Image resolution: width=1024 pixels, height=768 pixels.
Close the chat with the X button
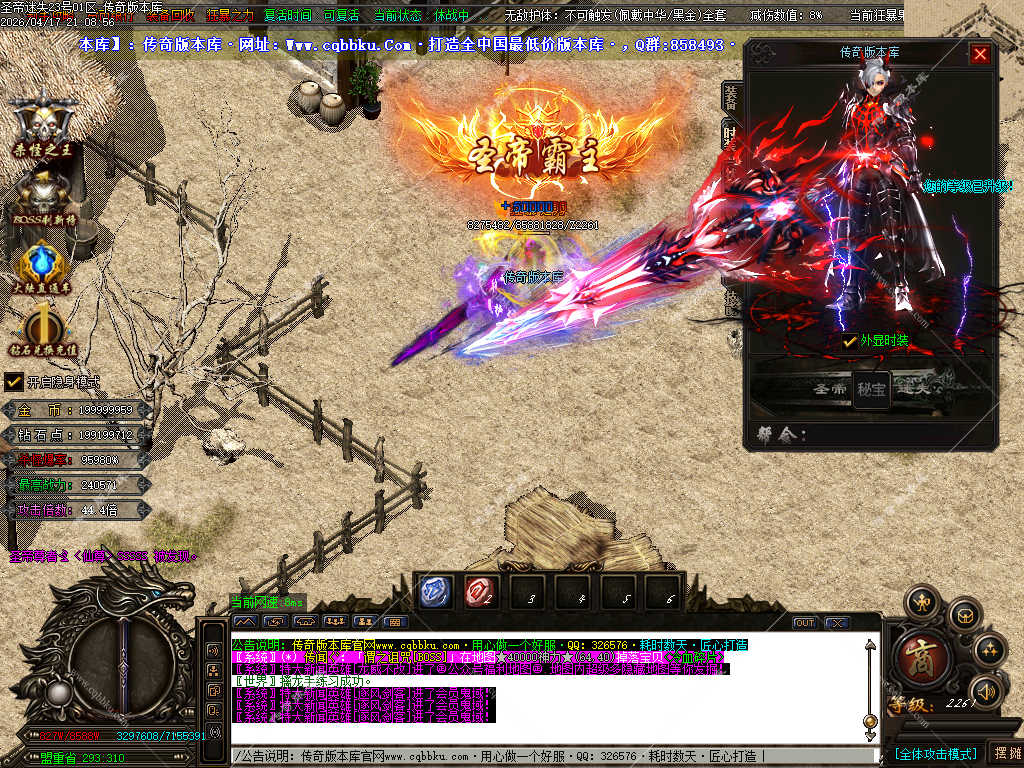[x=837, y=622]
